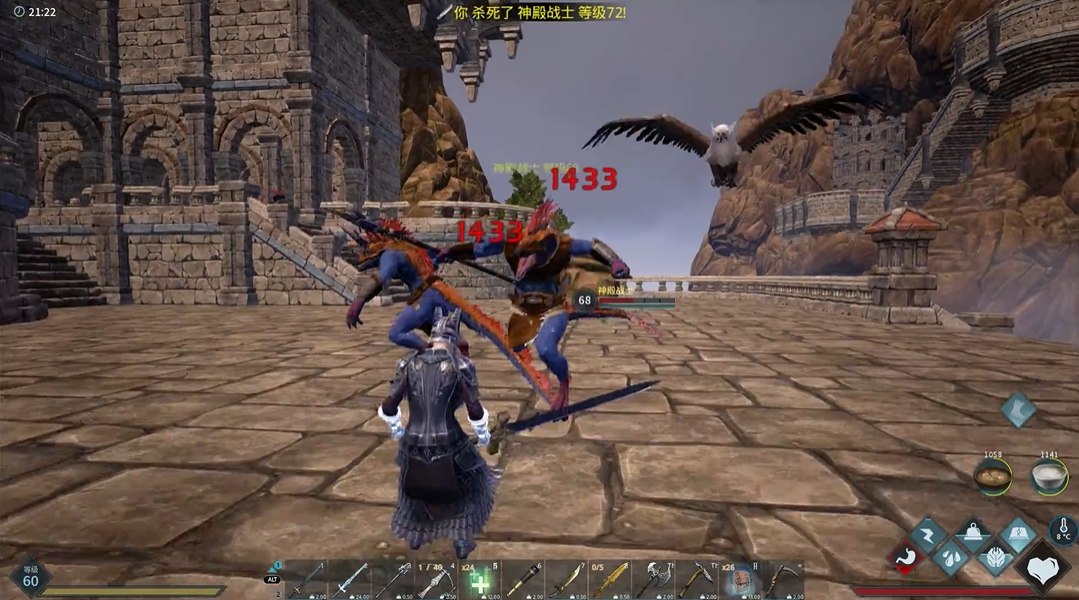Select the spyglass hotbar slot
The image size is (1079, 600).
coord(524,580)
